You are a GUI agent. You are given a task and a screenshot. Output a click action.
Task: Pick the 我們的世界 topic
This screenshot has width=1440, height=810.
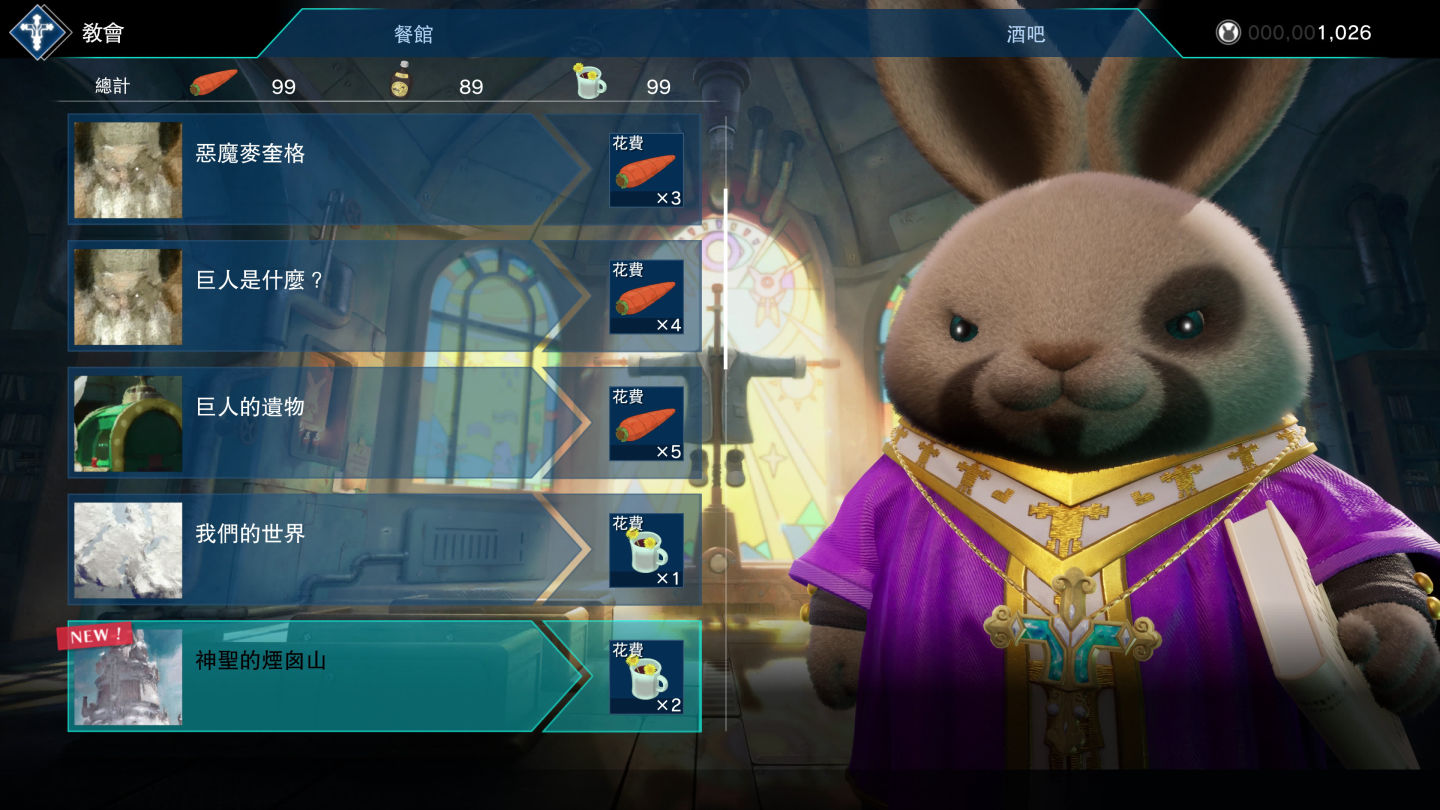click(x=330, y=549)
